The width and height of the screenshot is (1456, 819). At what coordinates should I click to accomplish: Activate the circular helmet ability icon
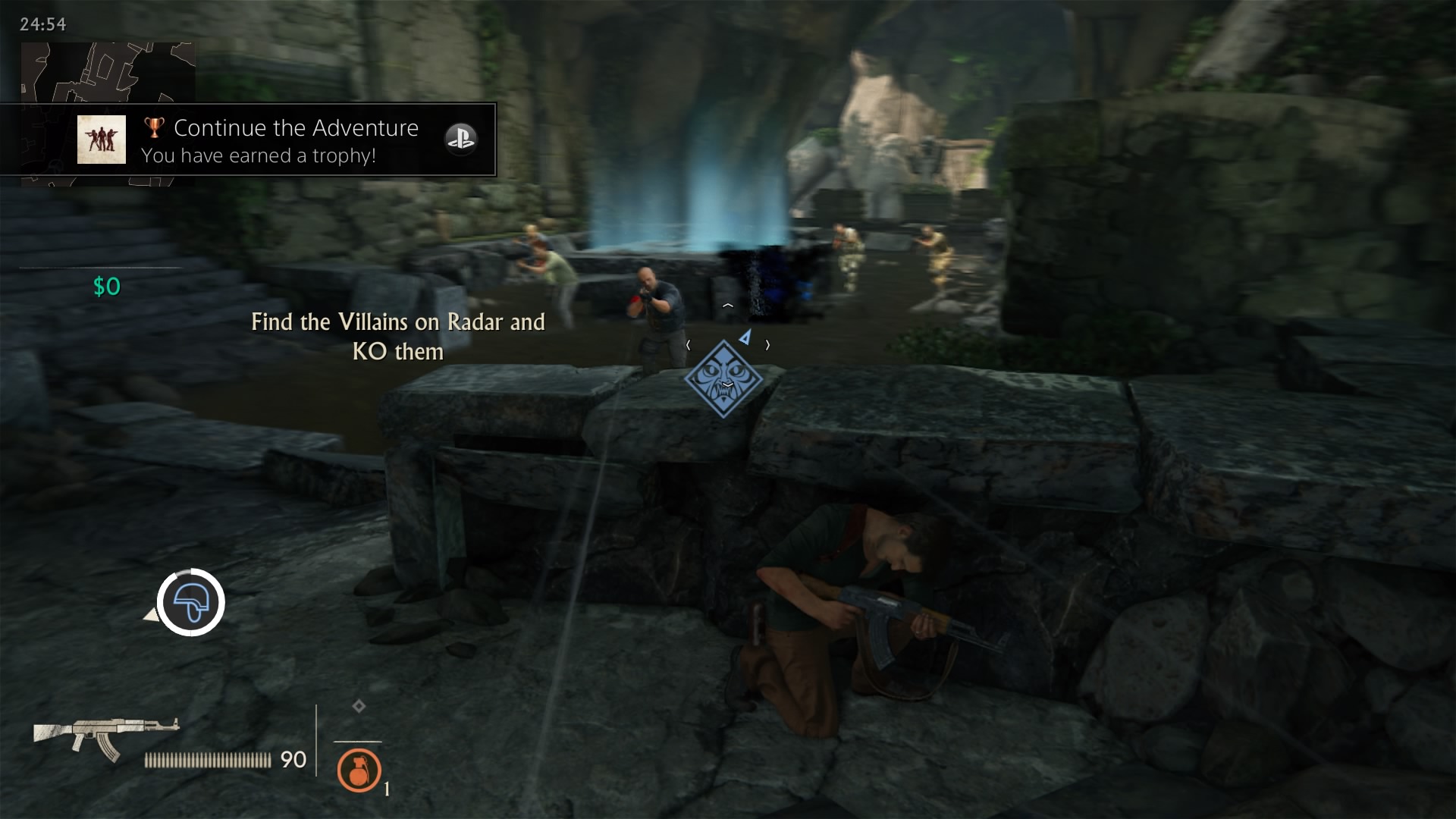point(191,602)
